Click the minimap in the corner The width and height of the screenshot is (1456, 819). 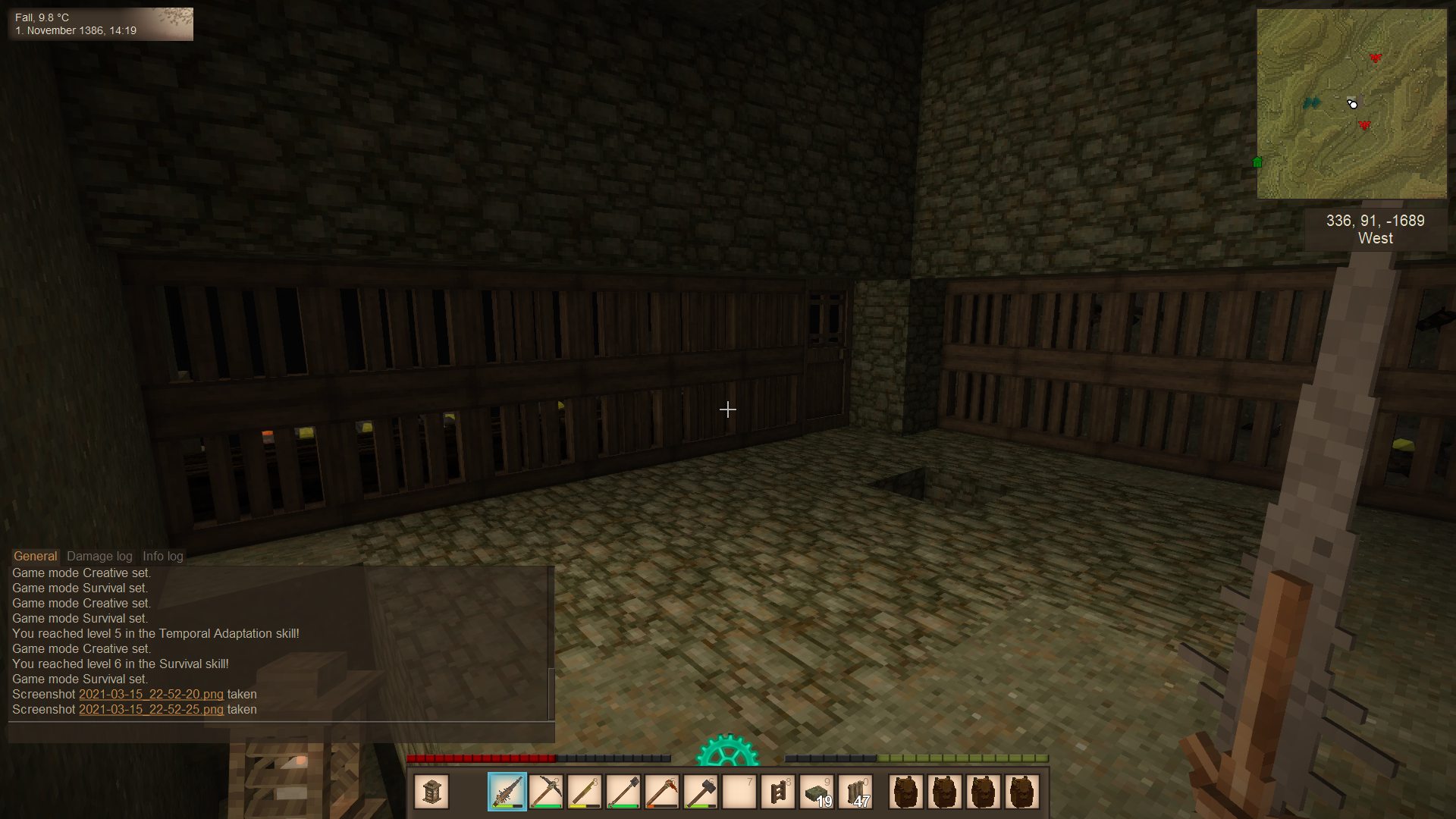click(1351, 104)
